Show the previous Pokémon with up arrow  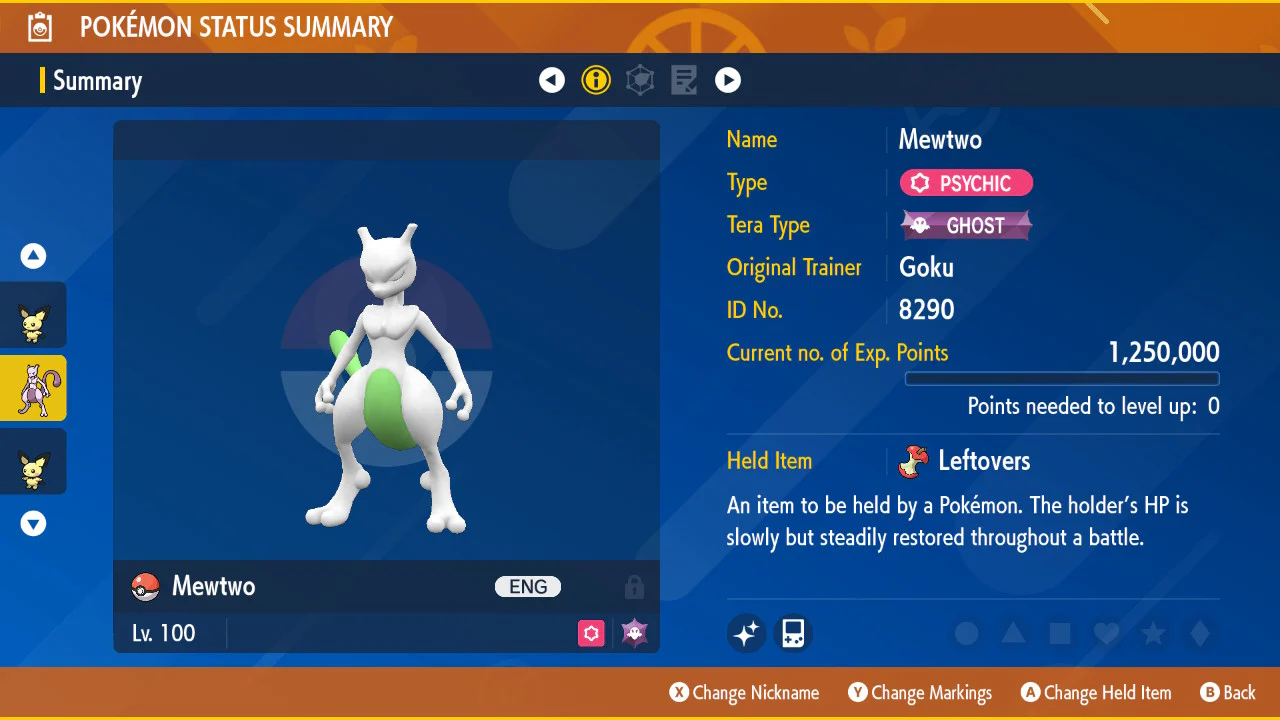point(34,257)
